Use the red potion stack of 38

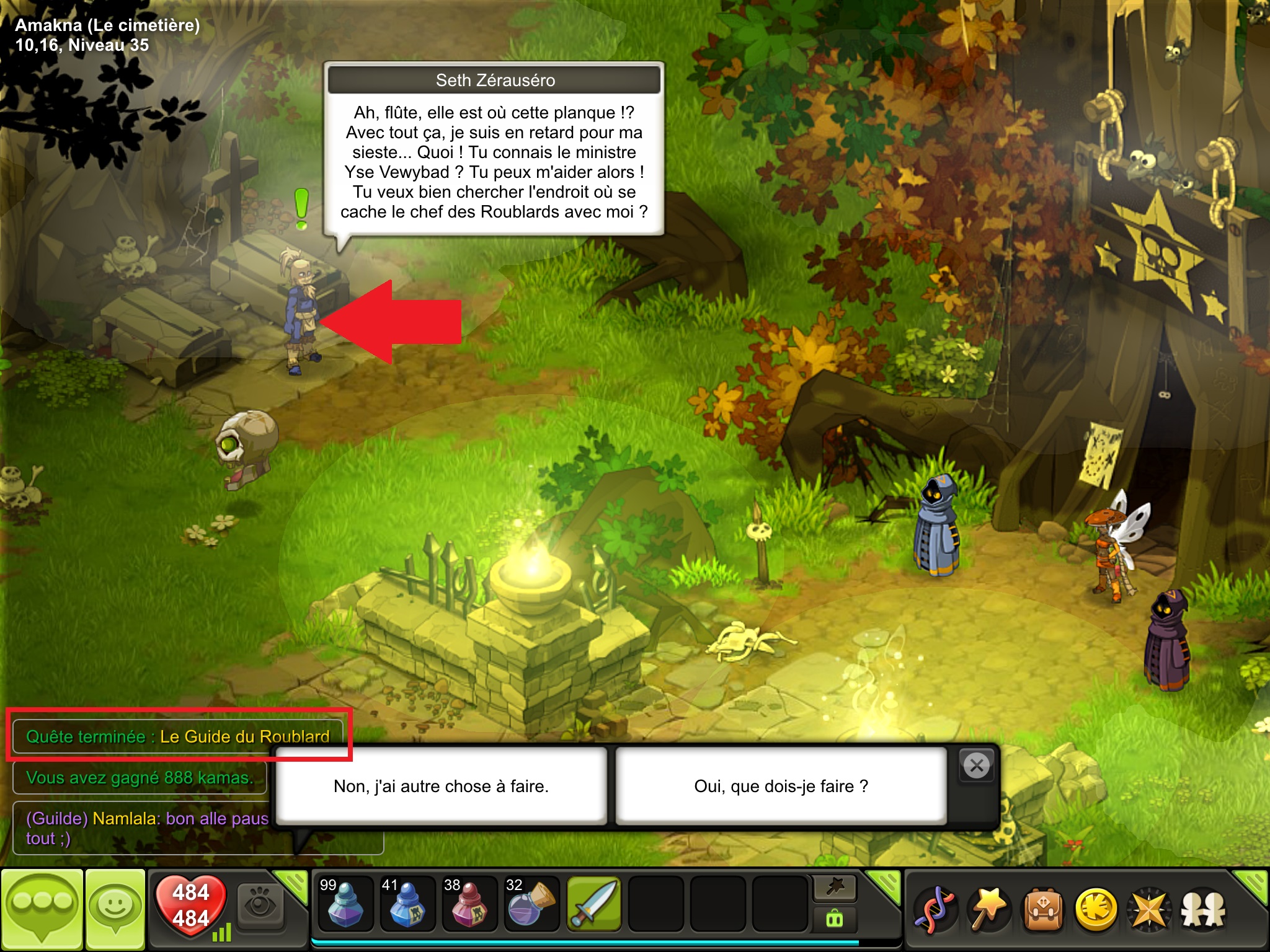click(x=469, y=905)
